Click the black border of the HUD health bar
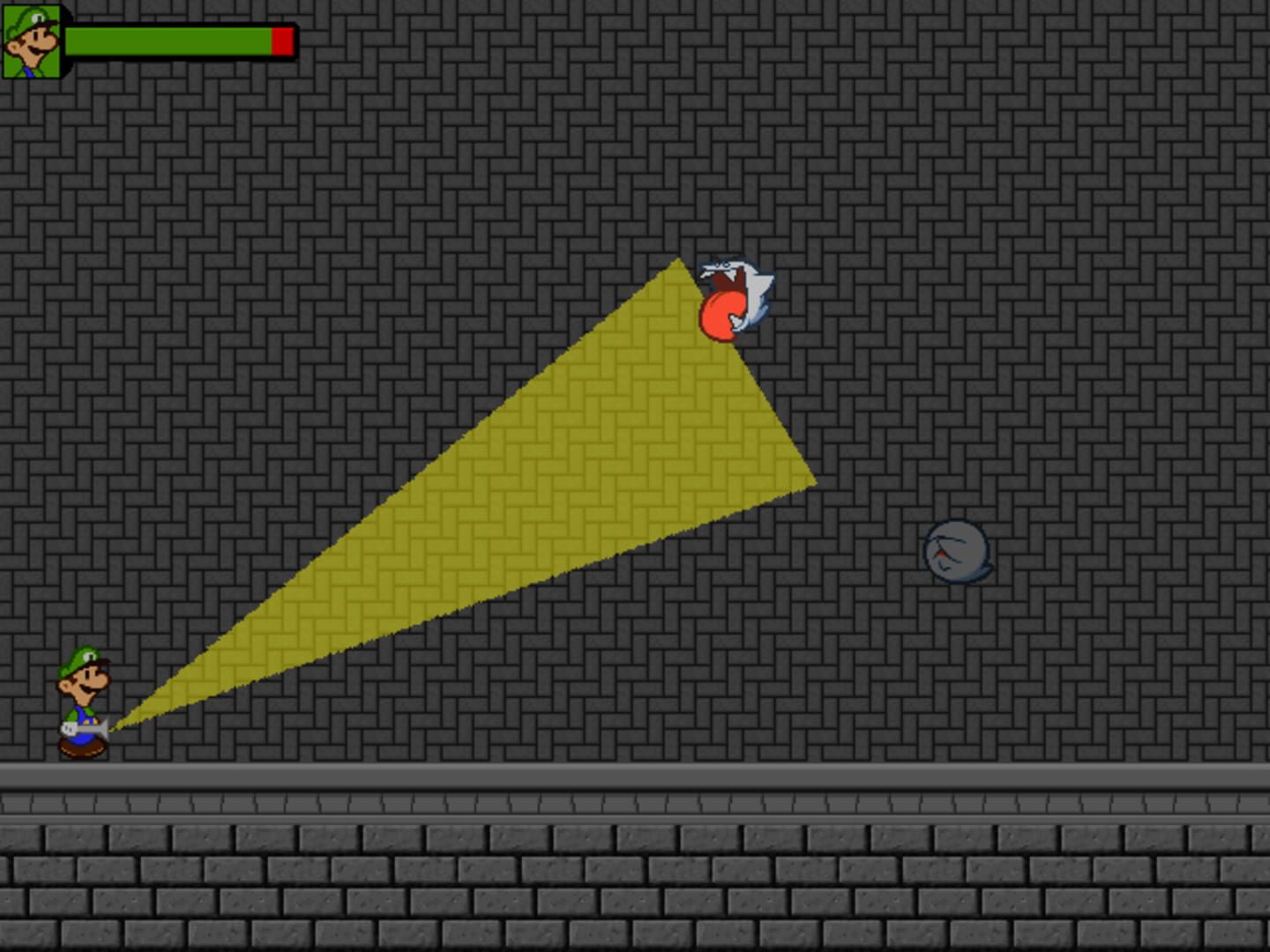This screenshot has width=1270, height=952. click(x=181, y=25)
